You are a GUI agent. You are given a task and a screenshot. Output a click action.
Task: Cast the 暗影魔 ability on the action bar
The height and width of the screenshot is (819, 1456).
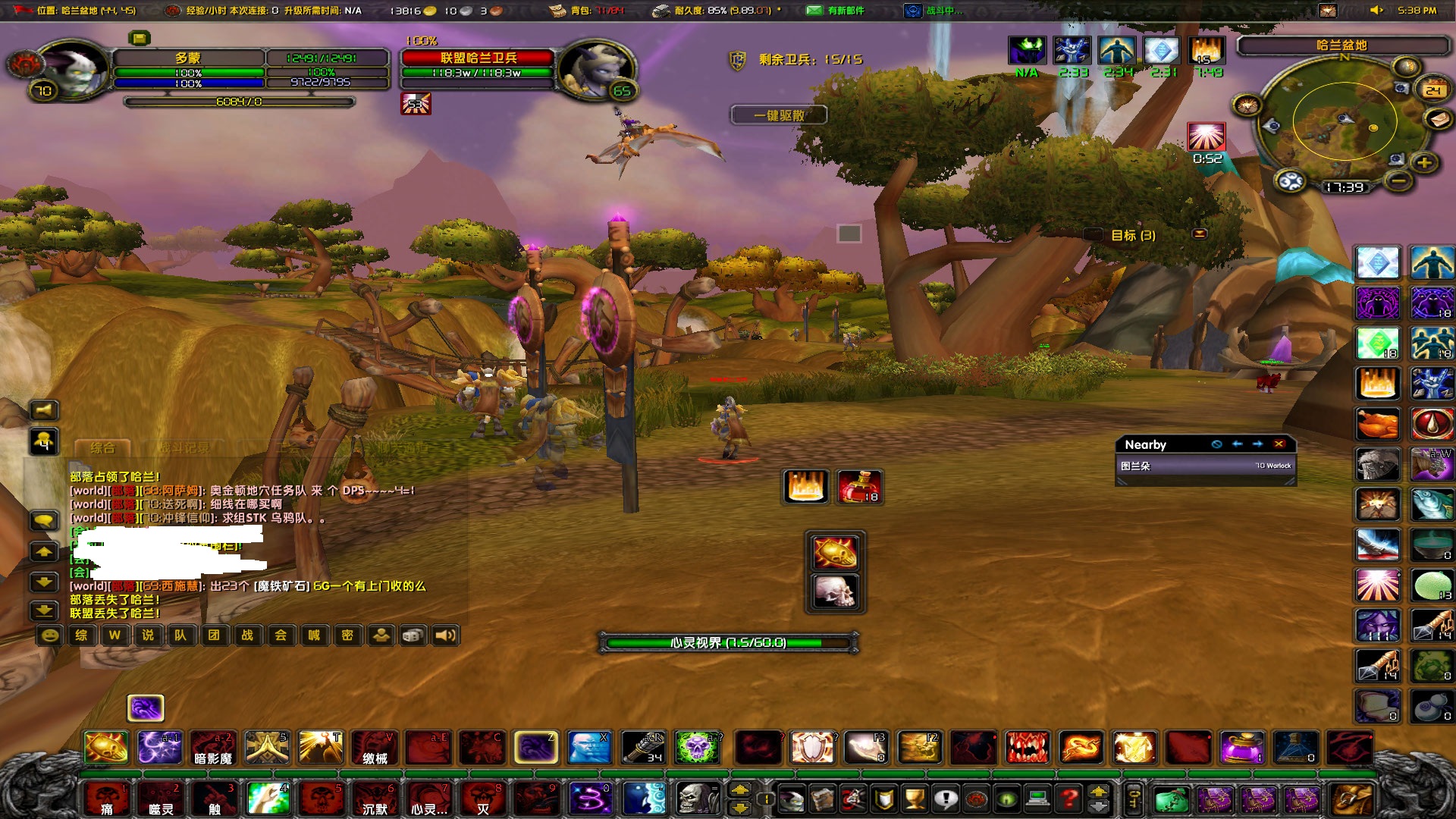click(x=213, y=748)
